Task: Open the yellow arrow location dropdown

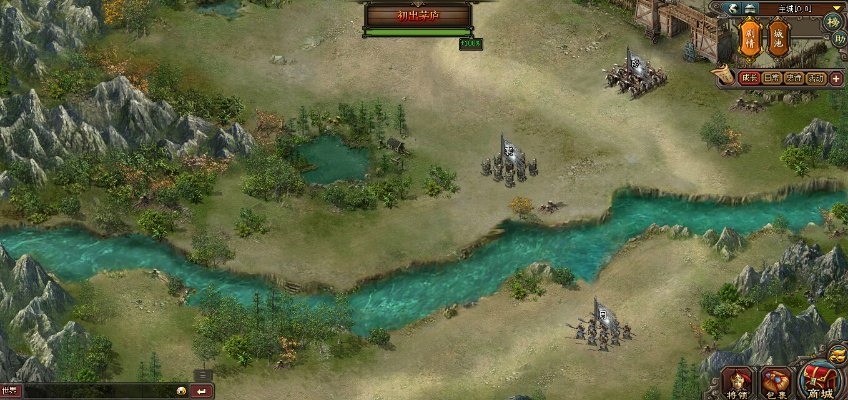Action: pyautogui.click(x=836, y=8)
